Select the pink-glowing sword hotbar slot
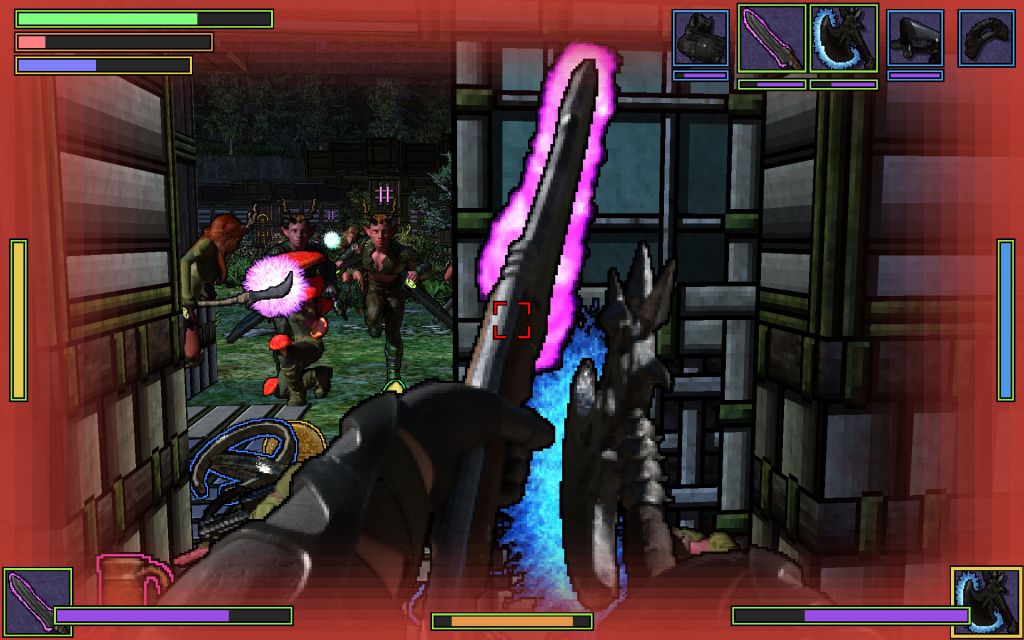The image size is (1024, 640). (x=772, y=38)
